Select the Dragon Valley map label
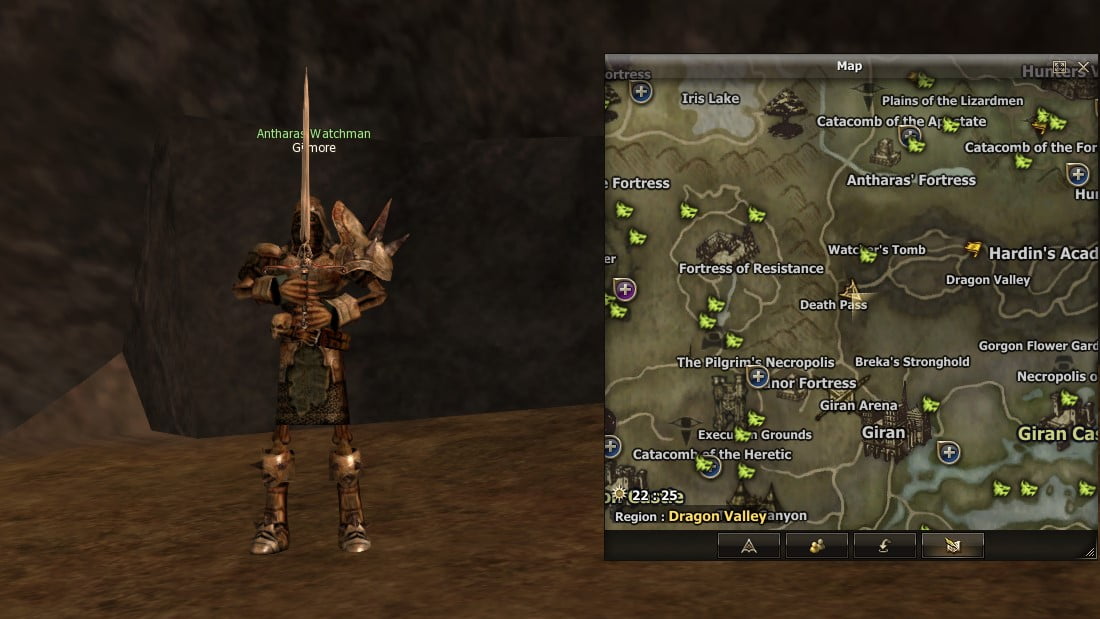The height and width of the screenshot is (619, 1100). (x=987, y=280)
